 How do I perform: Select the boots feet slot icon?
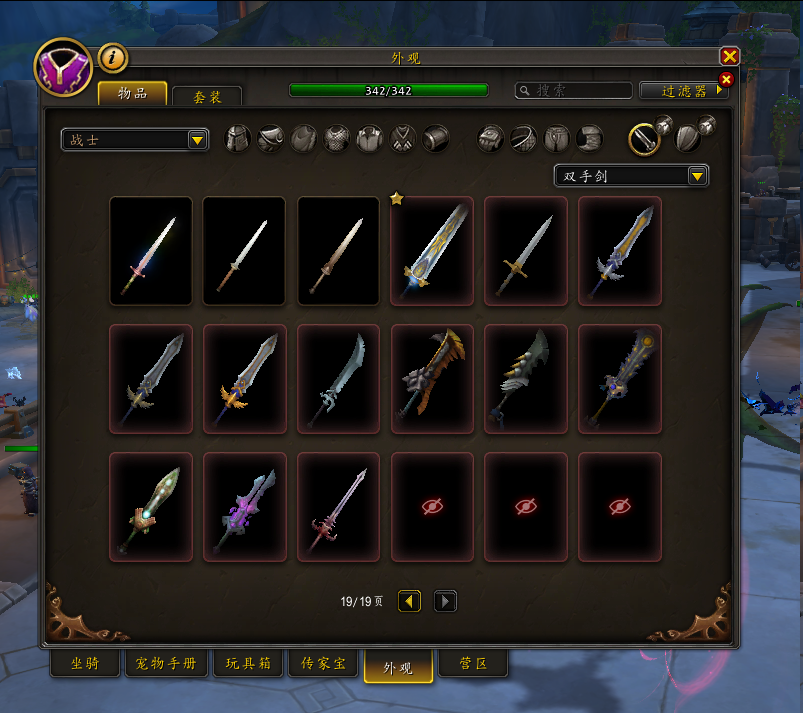point(589,139)
